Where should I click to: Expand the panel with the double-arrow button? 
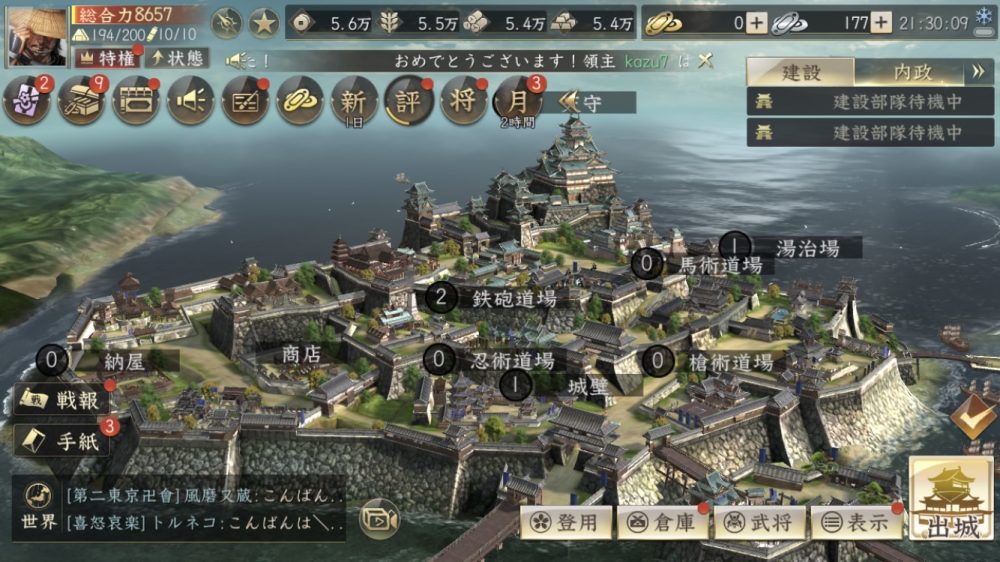pyautogui.click(x=977, y=72)
